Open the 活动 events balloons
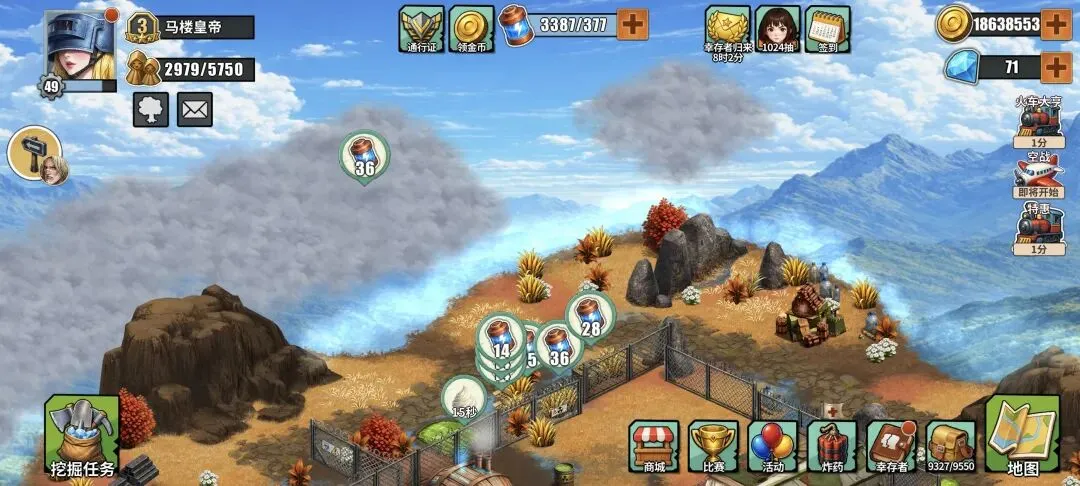Screen dimensions: 1080x486 pos(772,446)
